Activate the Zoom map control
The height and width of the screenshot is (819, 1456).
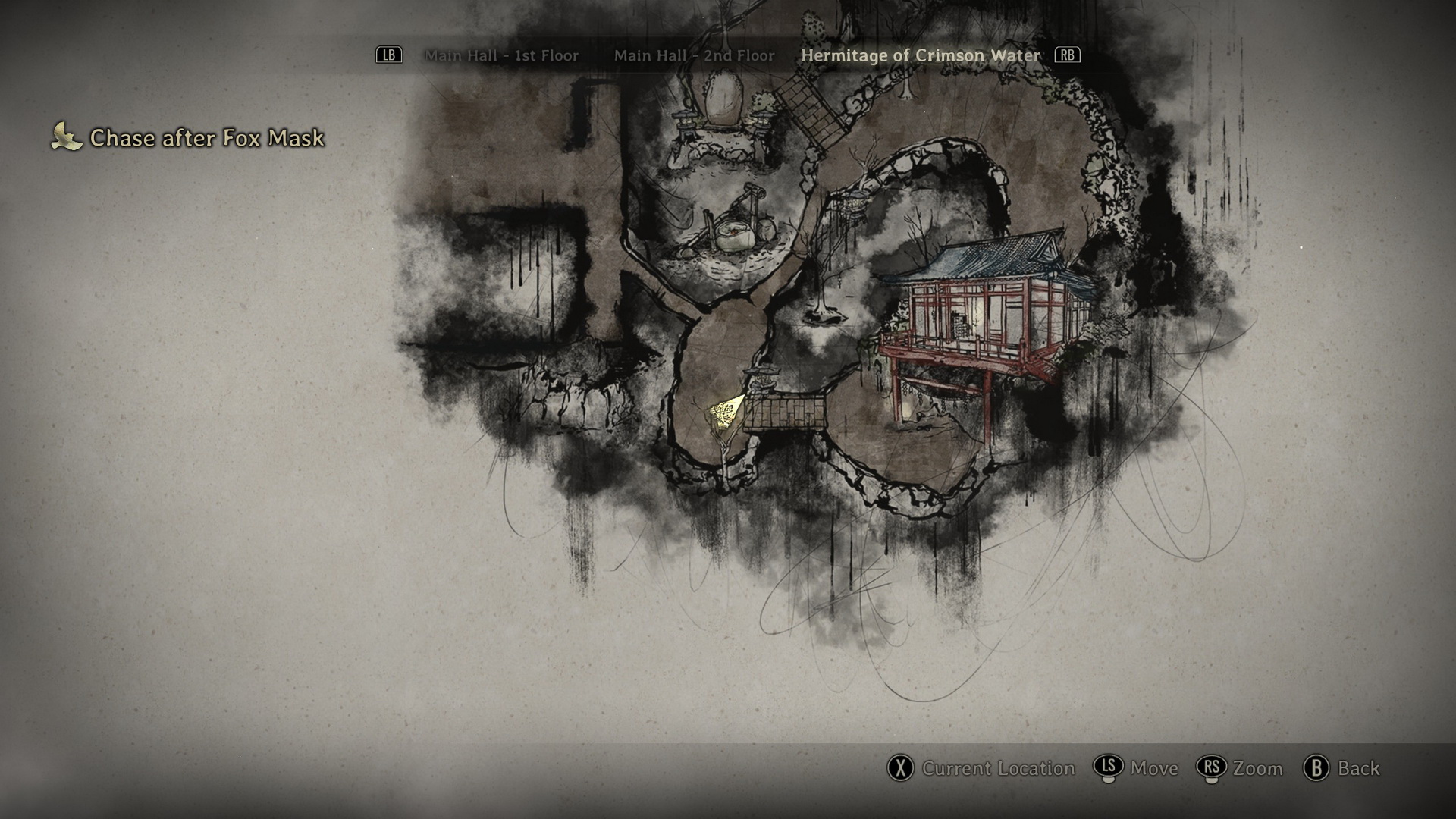tap(1241, 768)
